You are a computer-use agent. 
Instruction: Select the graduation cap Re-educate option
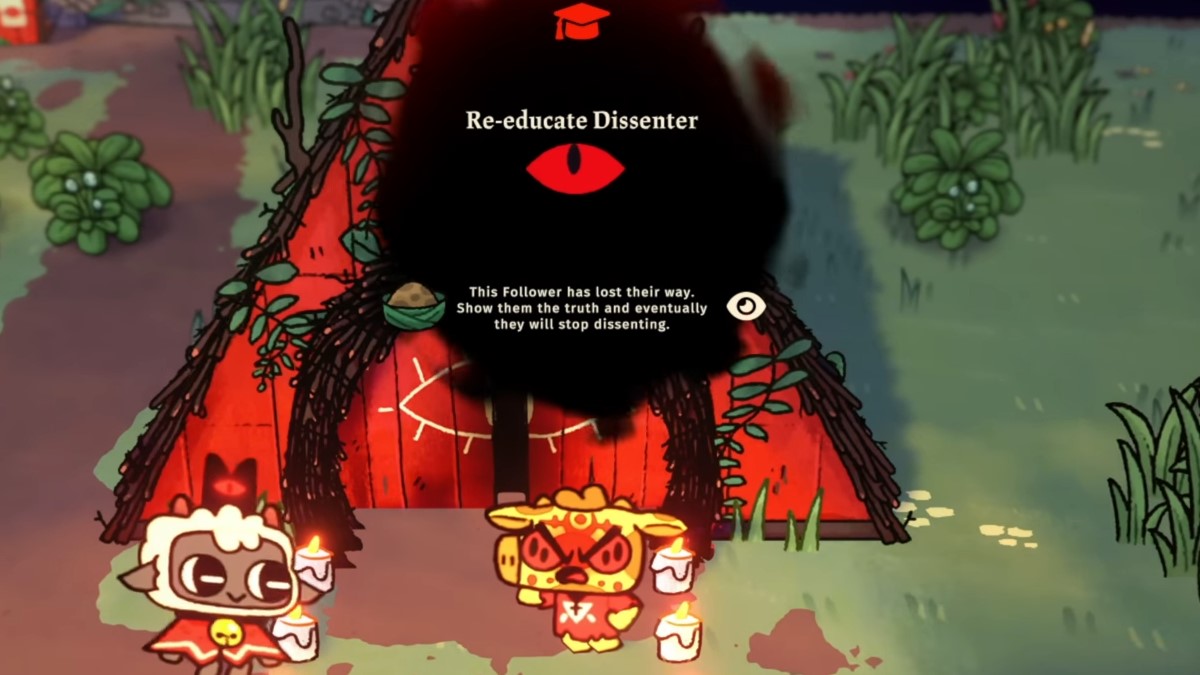tap(581, 20)
